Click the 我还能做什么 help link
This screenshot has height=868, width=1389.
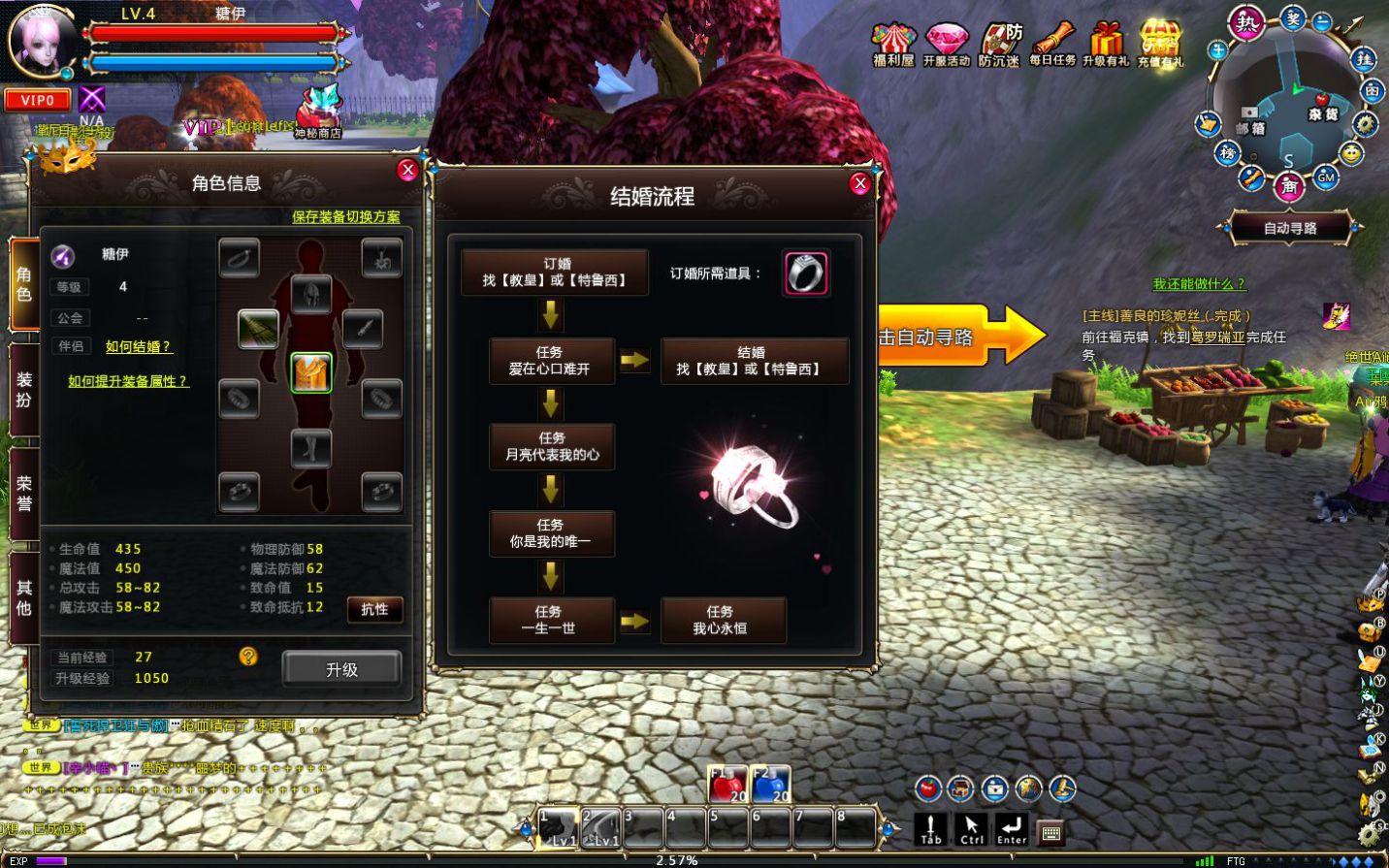pos(1199,284)
